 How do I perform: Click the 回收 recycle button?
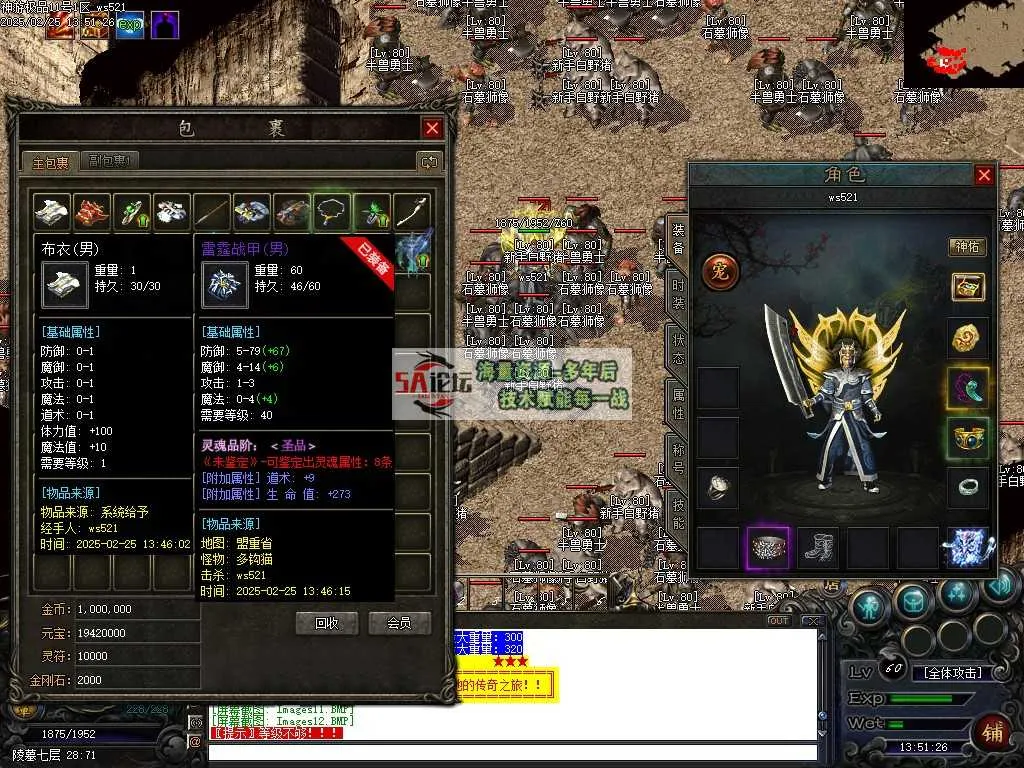(x=327, y=623)
